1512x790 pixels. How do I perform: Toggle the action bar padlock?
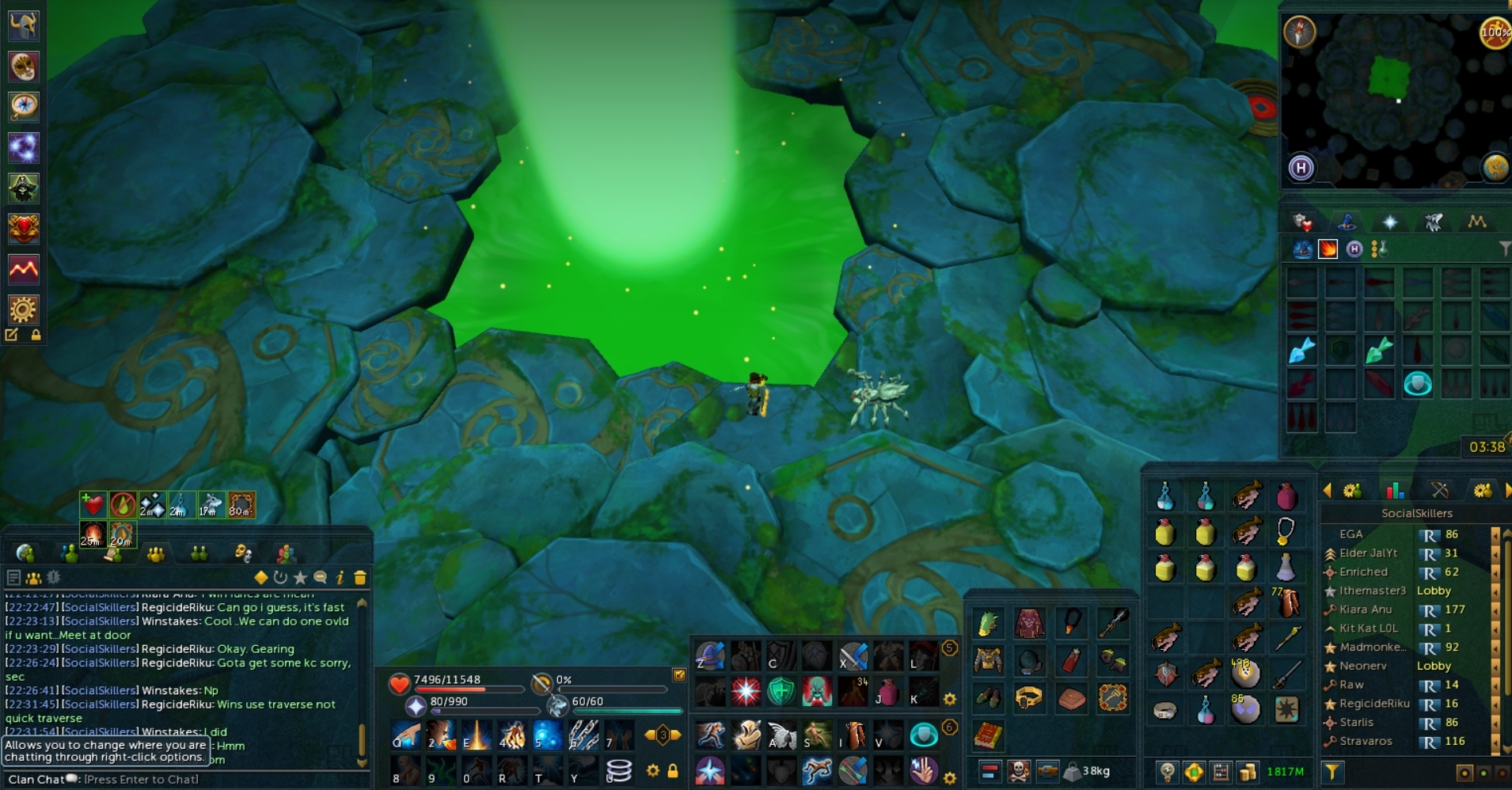672,770
